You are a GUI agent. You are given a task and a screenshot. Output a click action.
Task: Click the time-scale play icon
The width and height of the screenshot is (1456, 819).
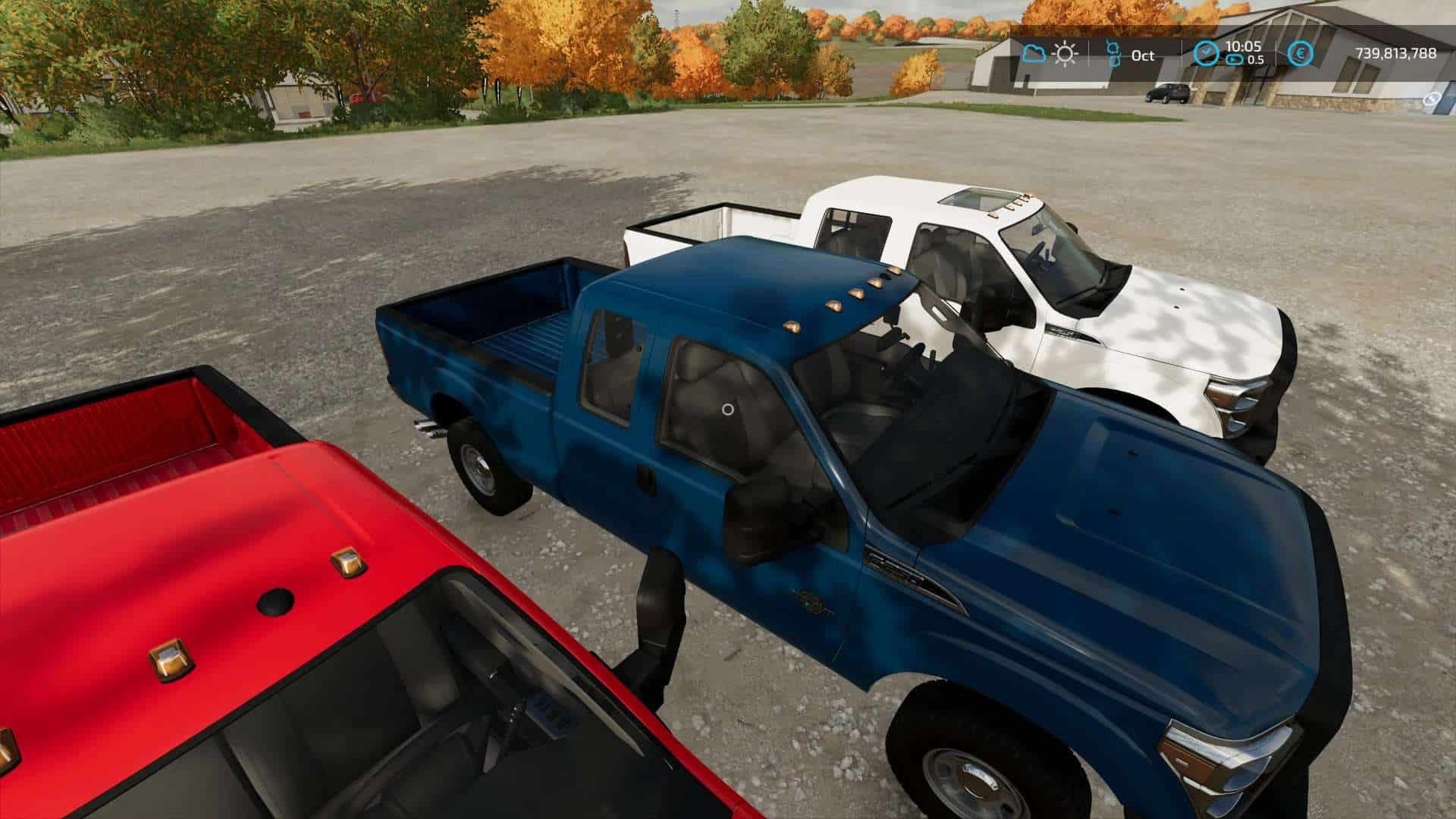(x=1234, y=60)
